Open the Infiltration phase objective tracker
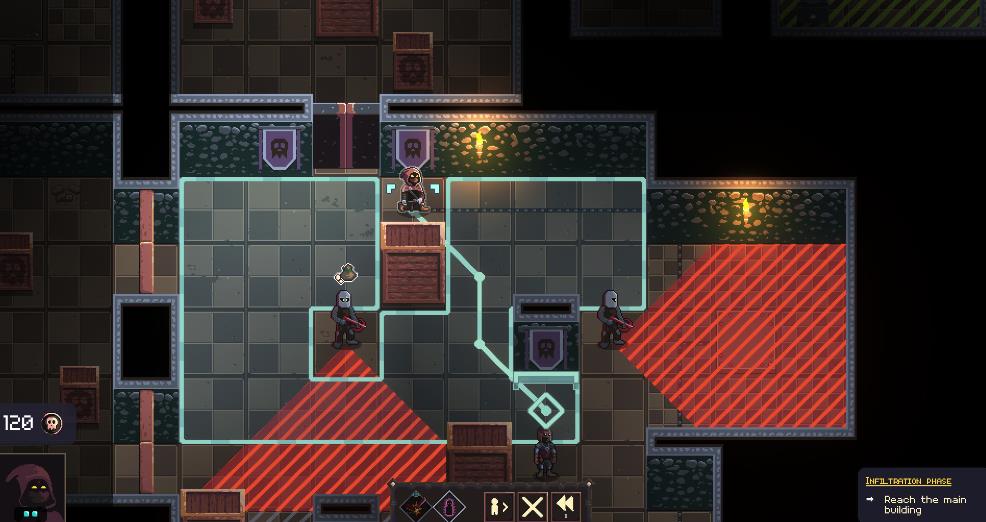 (908, 481)
